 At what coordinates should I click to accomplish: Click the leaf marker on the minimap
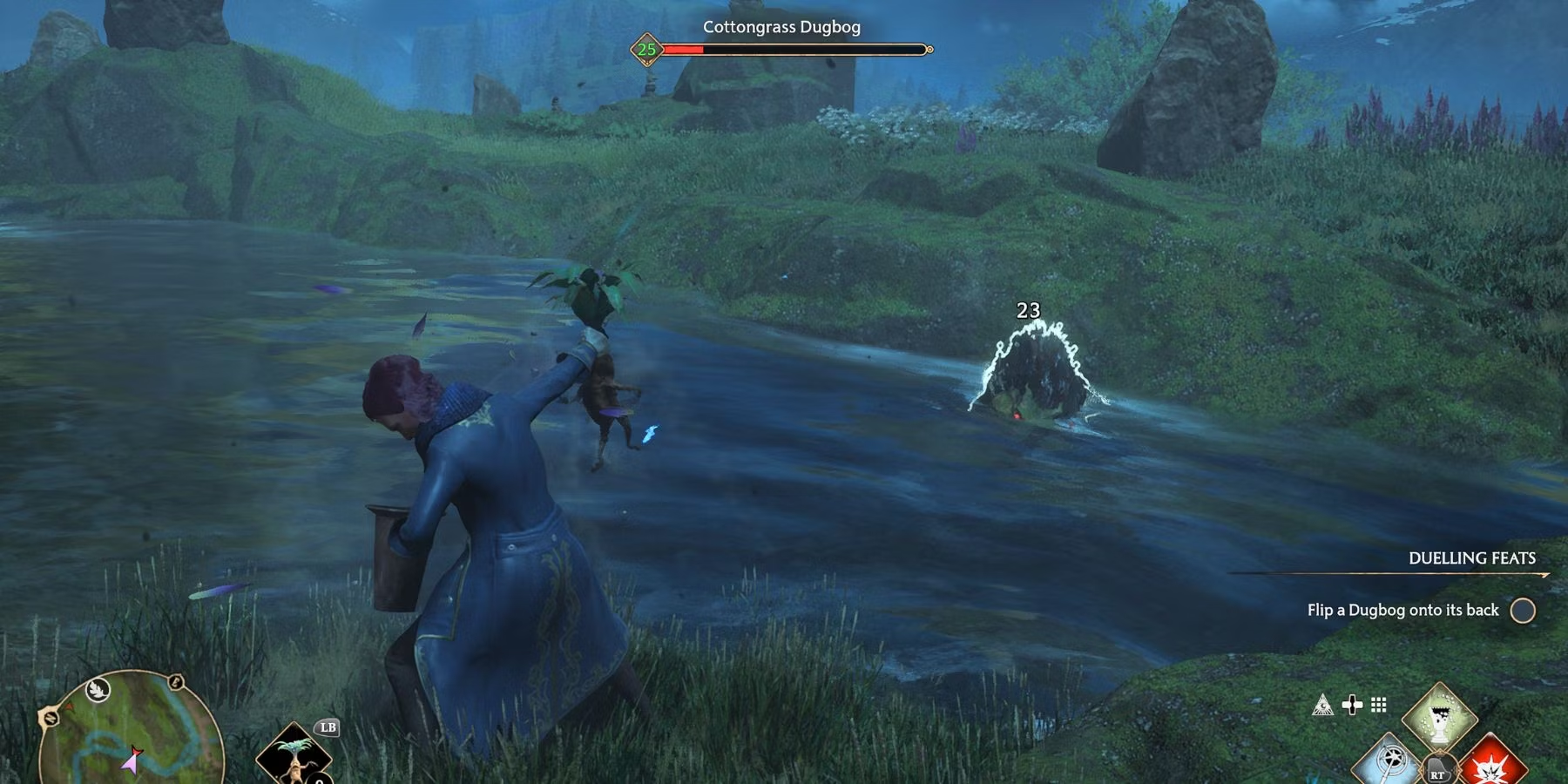(x=98, y=691)
